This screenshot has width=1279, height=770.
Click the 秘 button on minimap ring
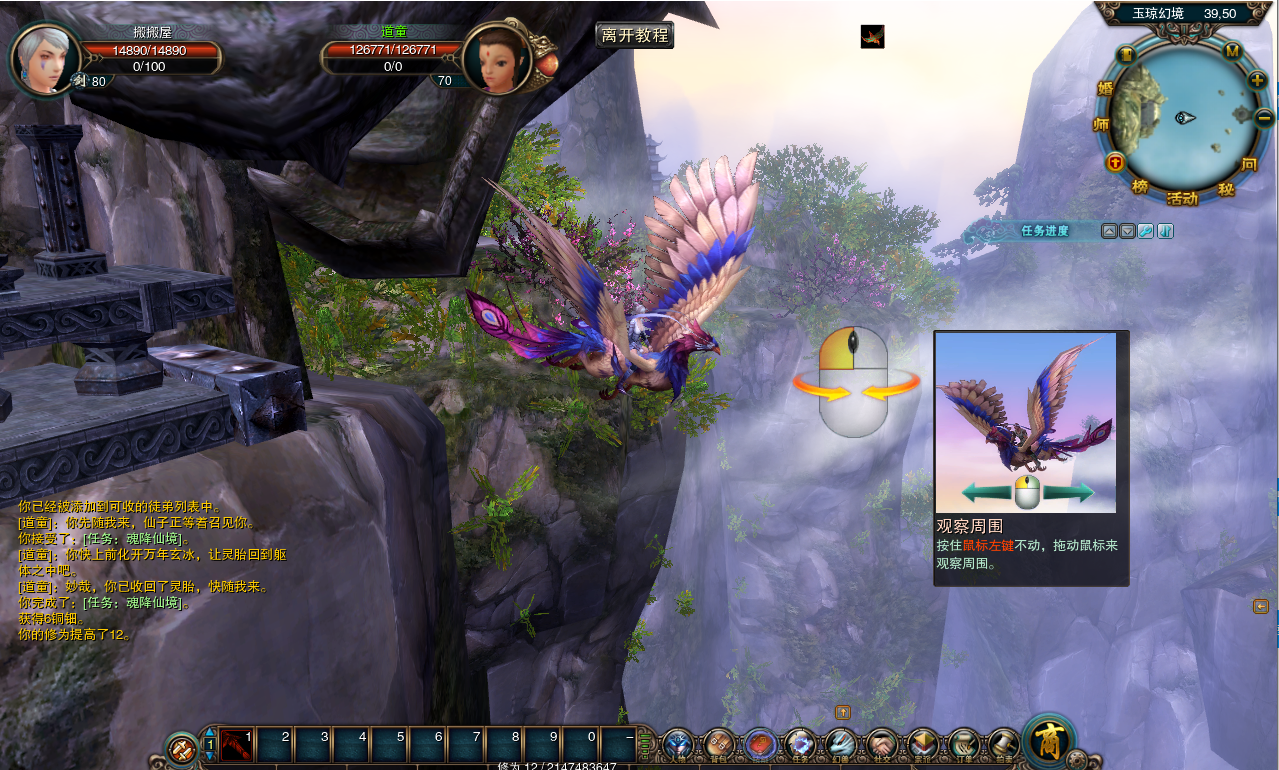(x=1226, y=189)
